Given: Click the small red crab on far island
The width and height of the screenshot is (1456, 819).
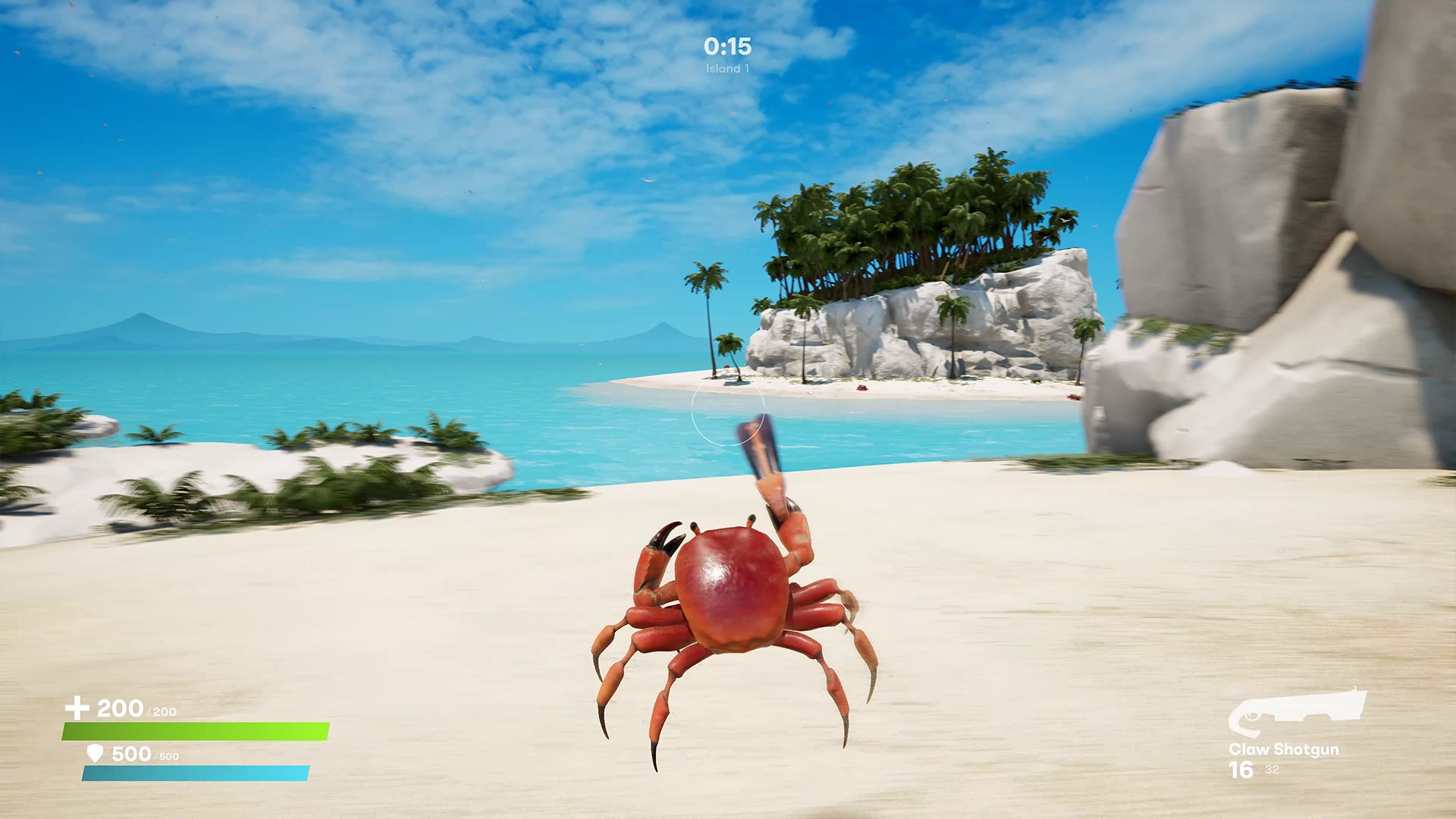Looking at the screenshot, I should pyautogui.click(x=861, y=387).
